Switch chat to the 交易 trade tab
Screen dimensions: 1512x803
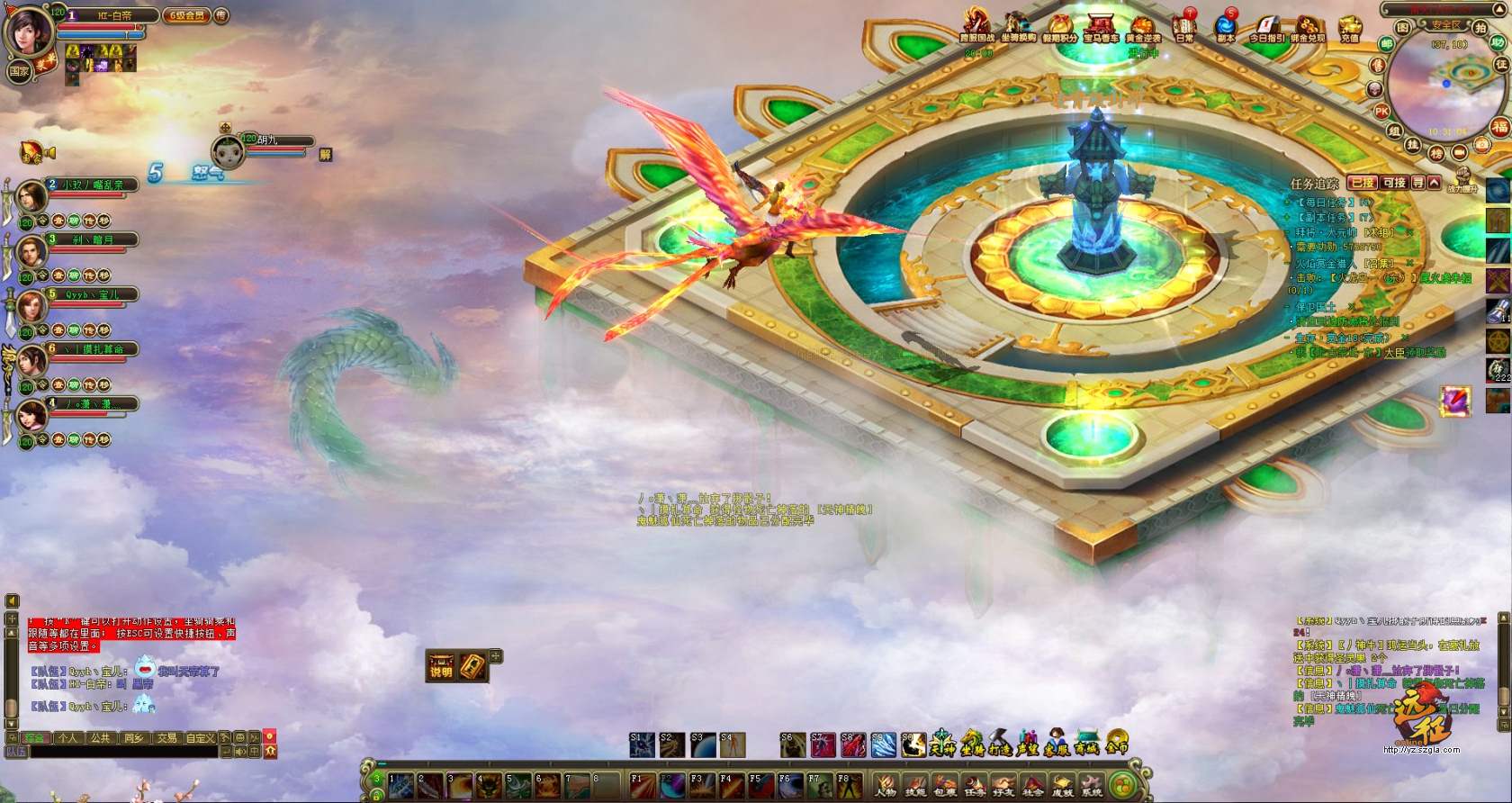[166, 738]
